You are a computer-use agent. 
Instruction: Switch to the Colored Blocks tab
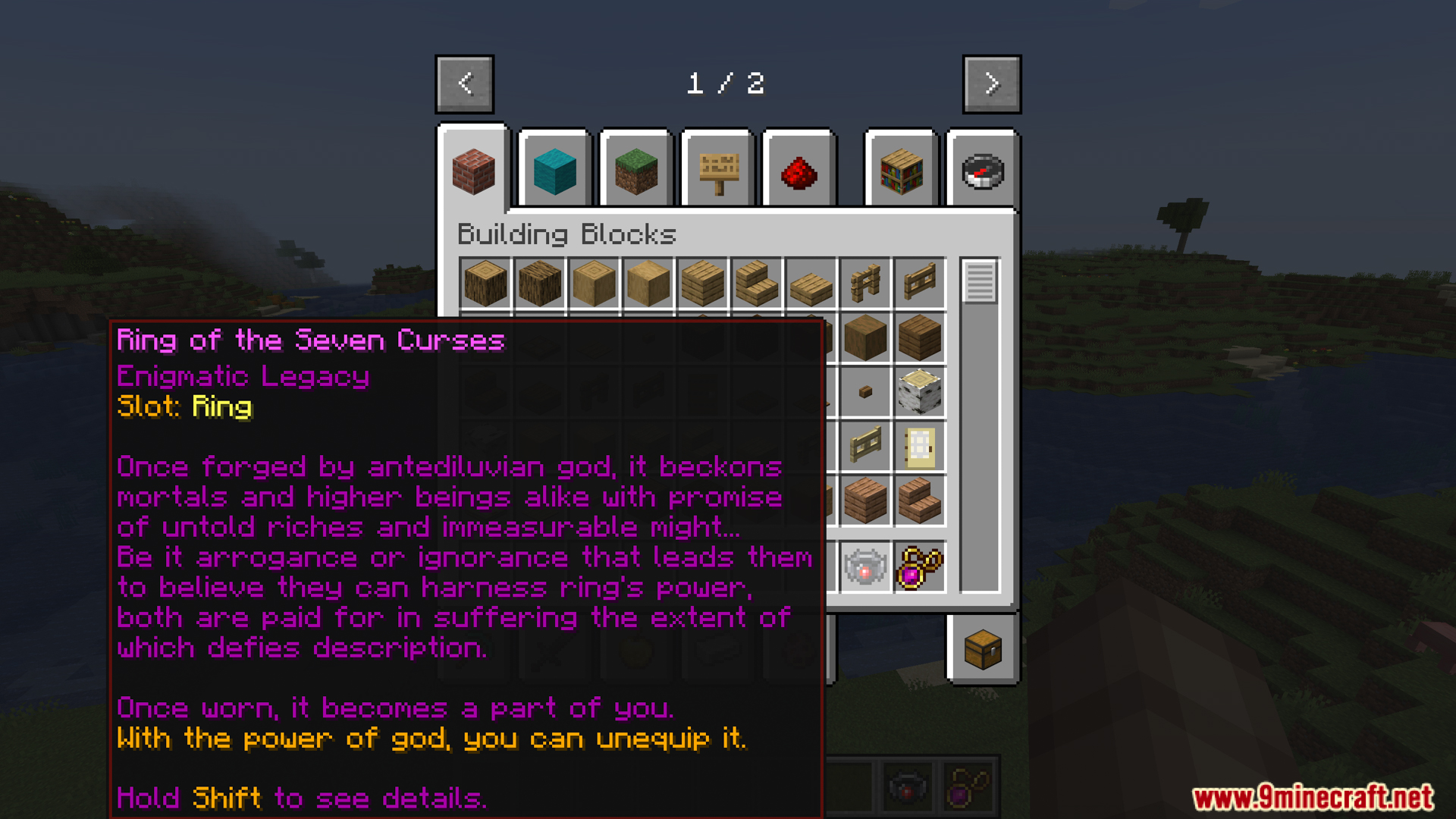(554, 171)
